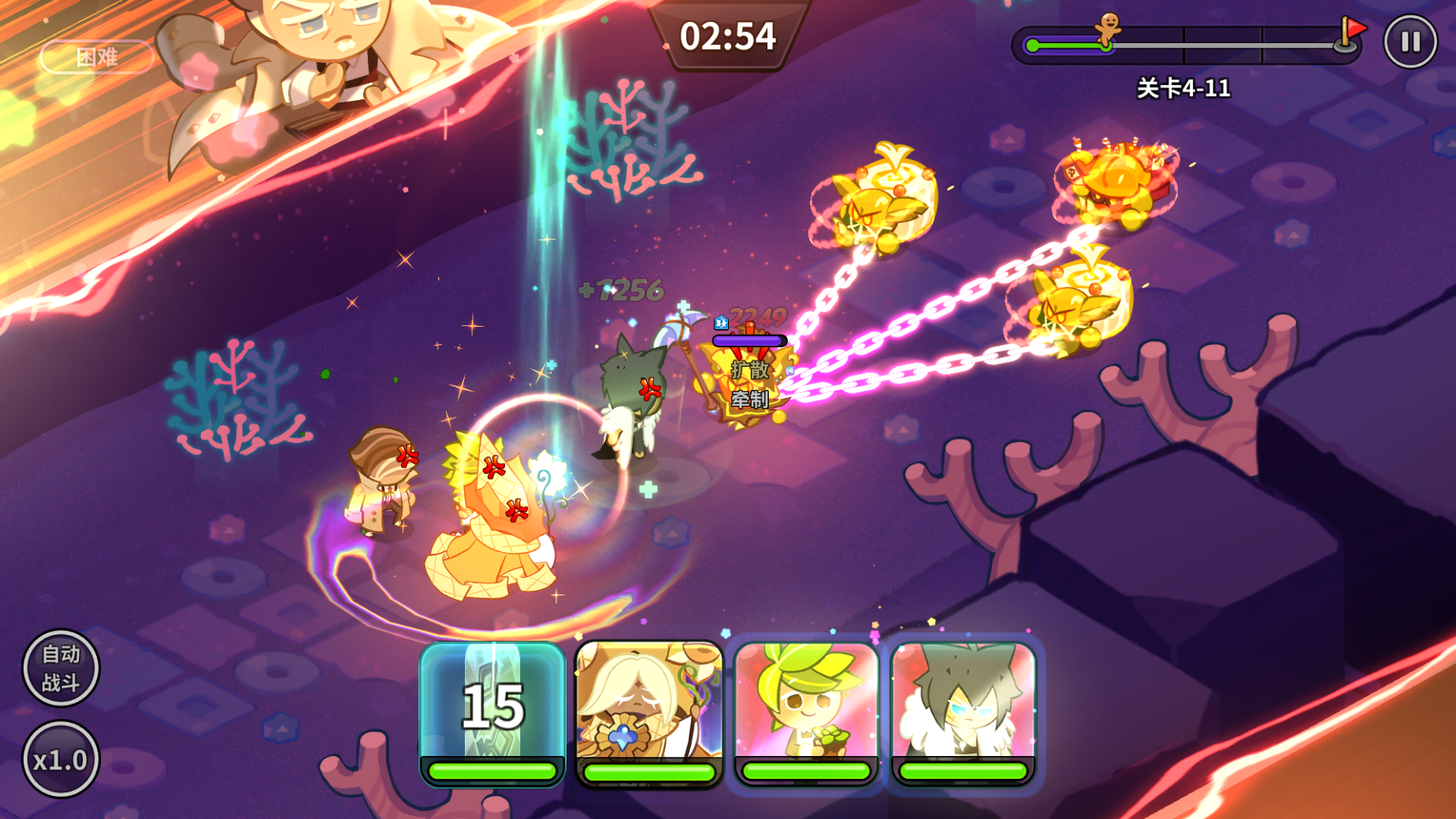Toggle the 自动战斗 auto-battle button
This screenshot has width=1456, height=819.
(x=61, y=668)
